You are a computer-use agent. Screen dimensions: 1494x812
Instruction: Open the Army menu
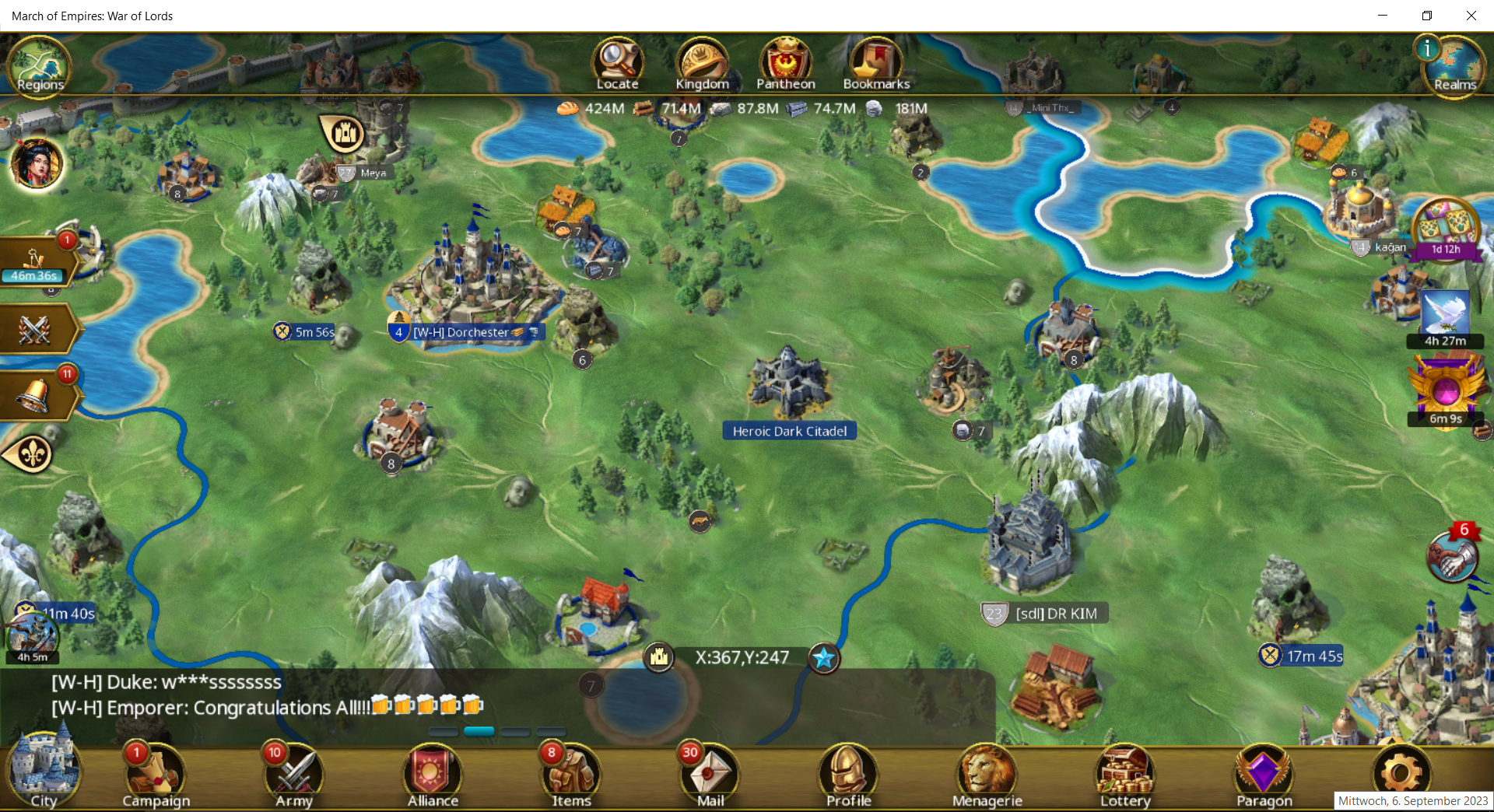294,775
